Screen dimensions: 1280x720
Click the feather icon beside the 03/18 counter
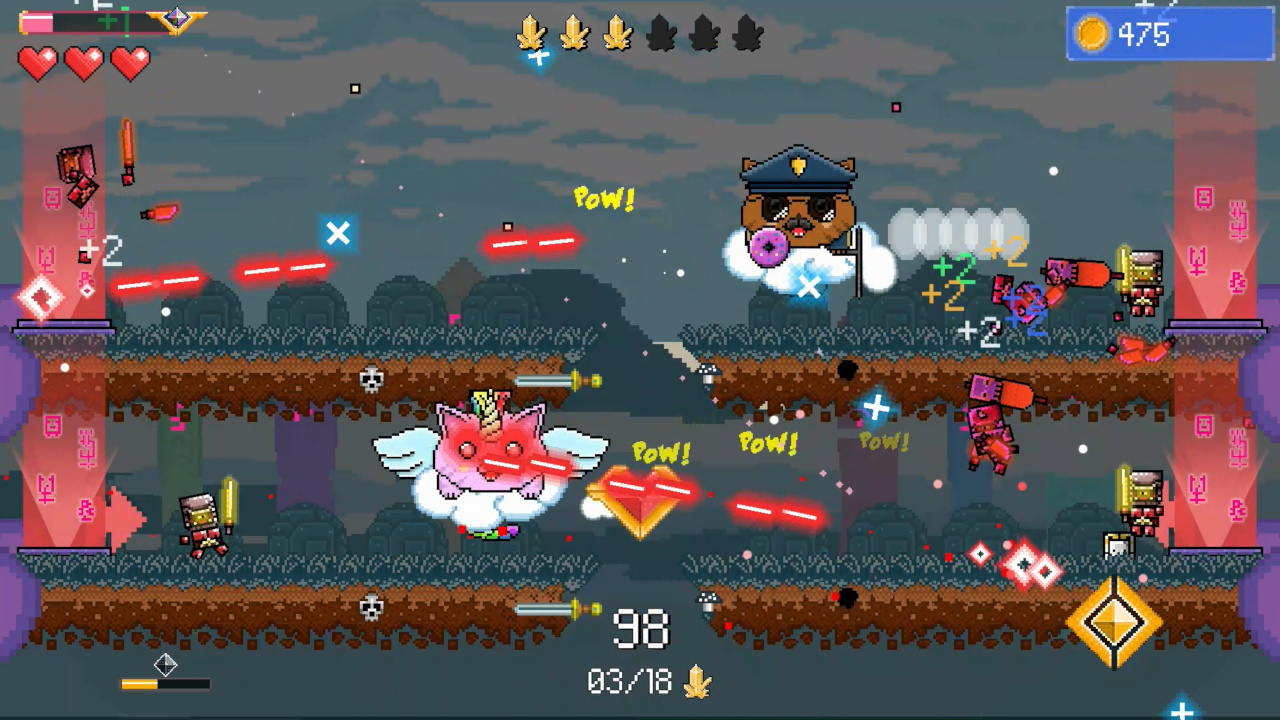[697, 681]
